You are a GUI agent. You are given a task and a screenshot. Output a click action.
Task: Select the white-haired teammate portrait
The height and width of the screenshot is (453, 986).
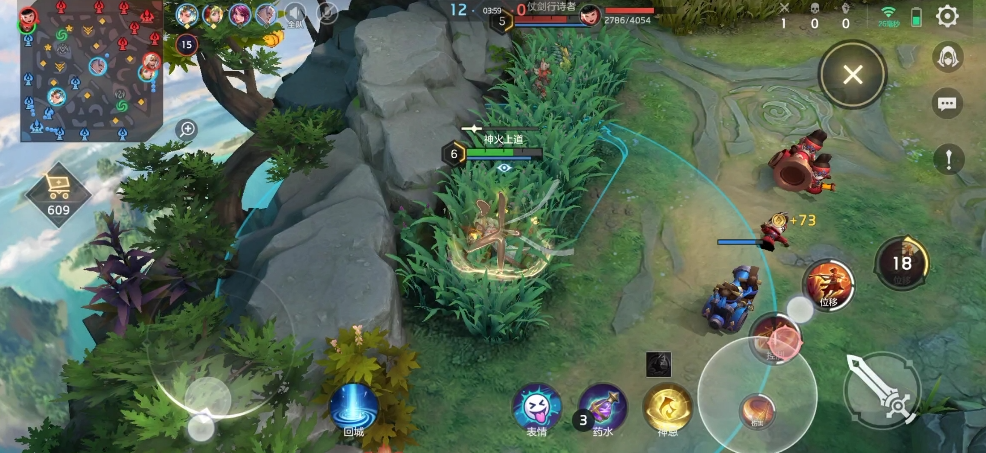[266, 14]
